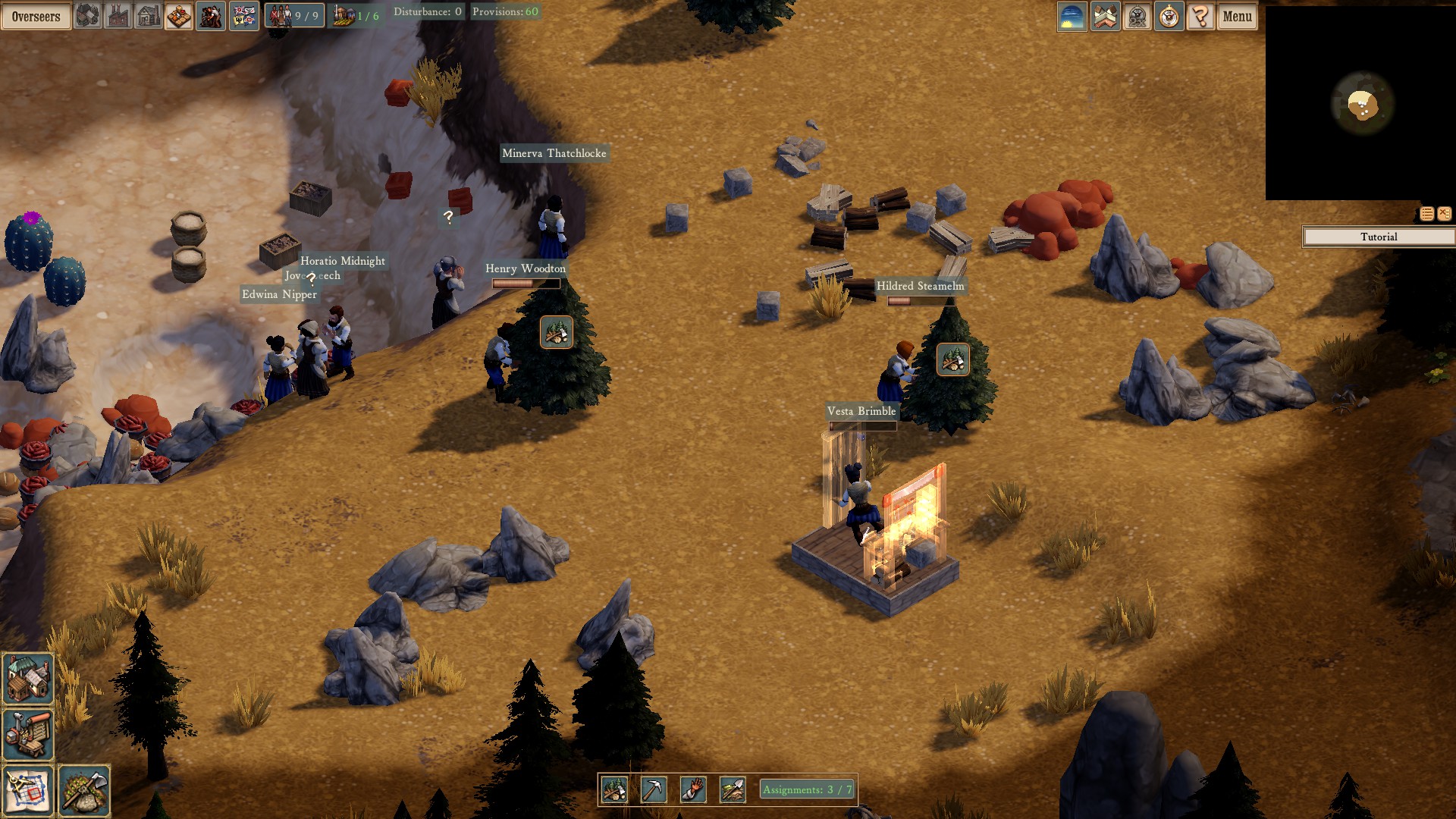Enable 2x game speed

(x=1137, y=16)
